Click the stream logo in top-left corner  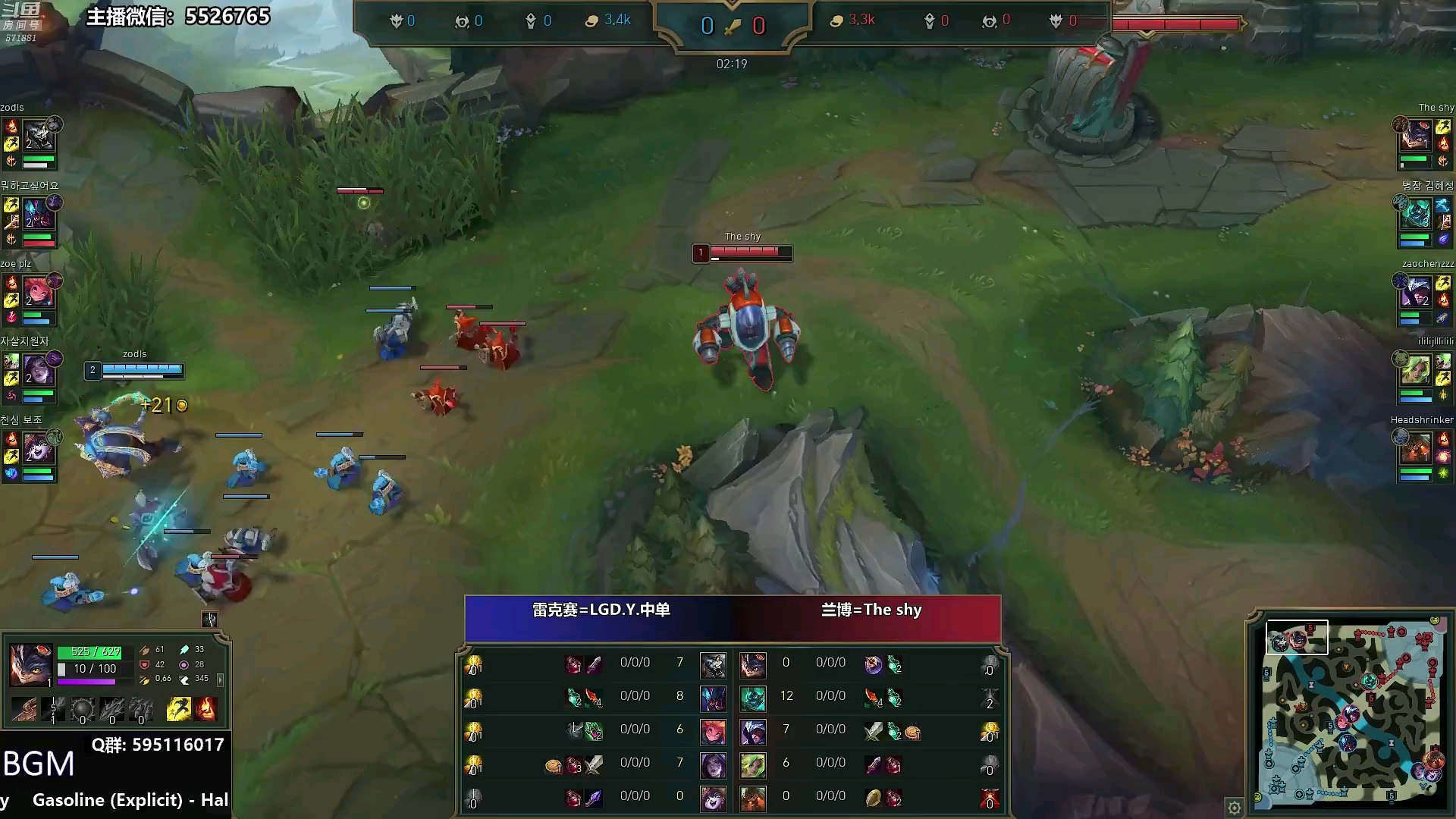(20, 20)
